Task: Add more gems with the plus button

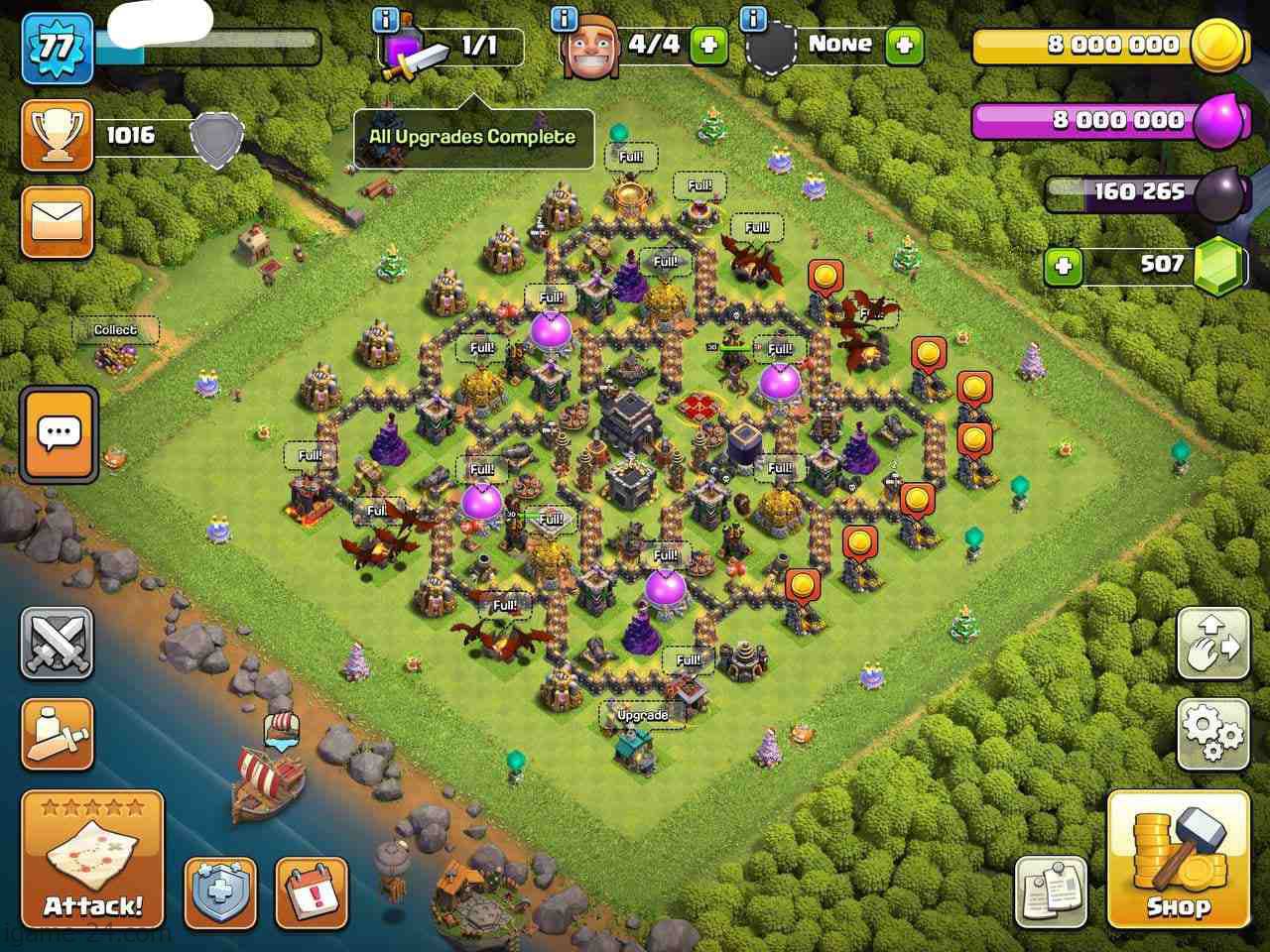Action: pos(1063,266)
